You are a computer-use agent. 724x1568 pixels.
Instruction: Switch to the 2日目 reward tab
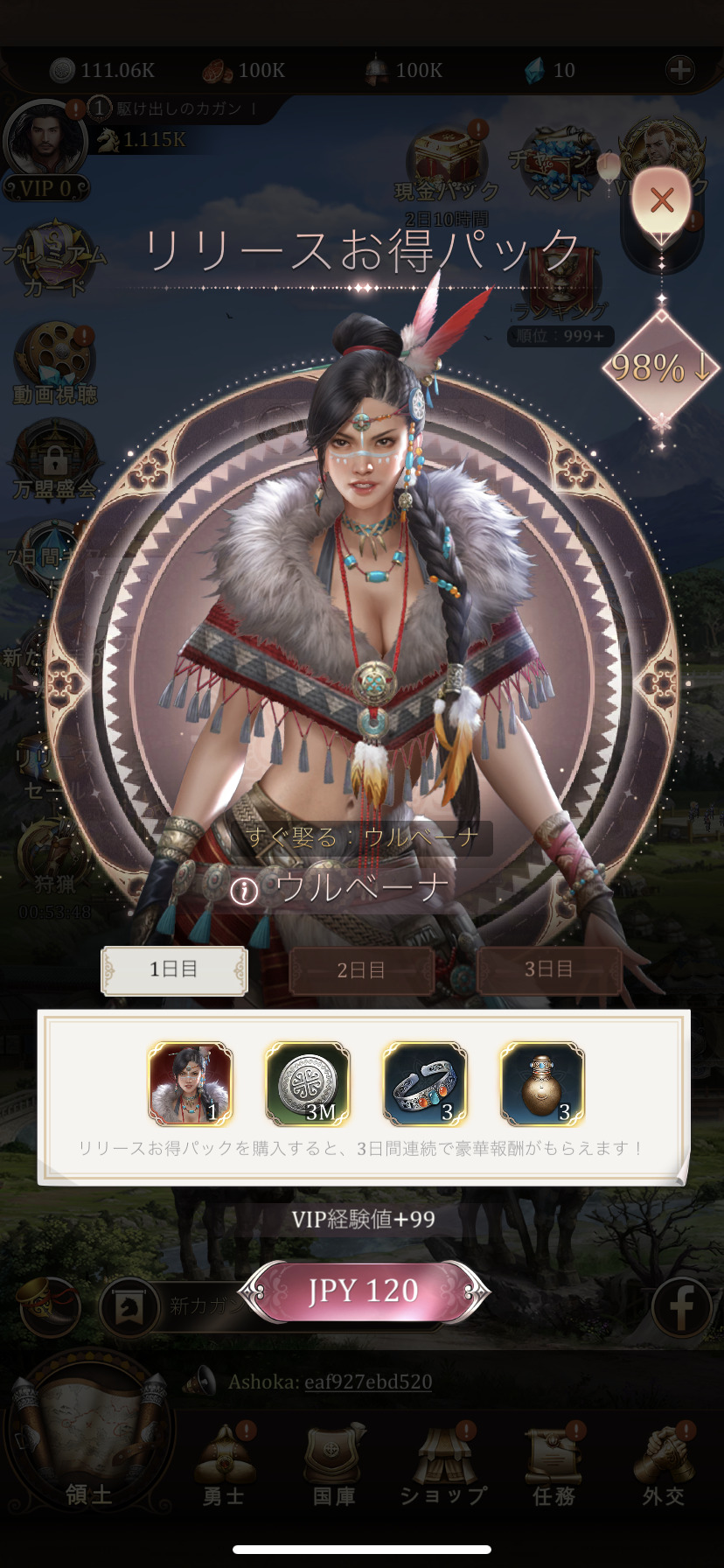coord(361,969)
